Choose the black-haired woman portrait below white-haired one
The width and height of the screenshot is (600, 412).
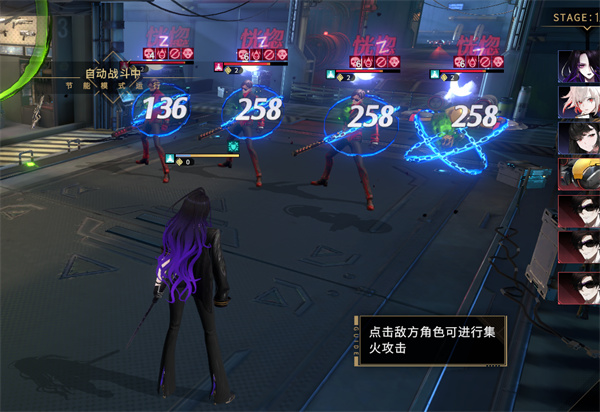point(578,139)
